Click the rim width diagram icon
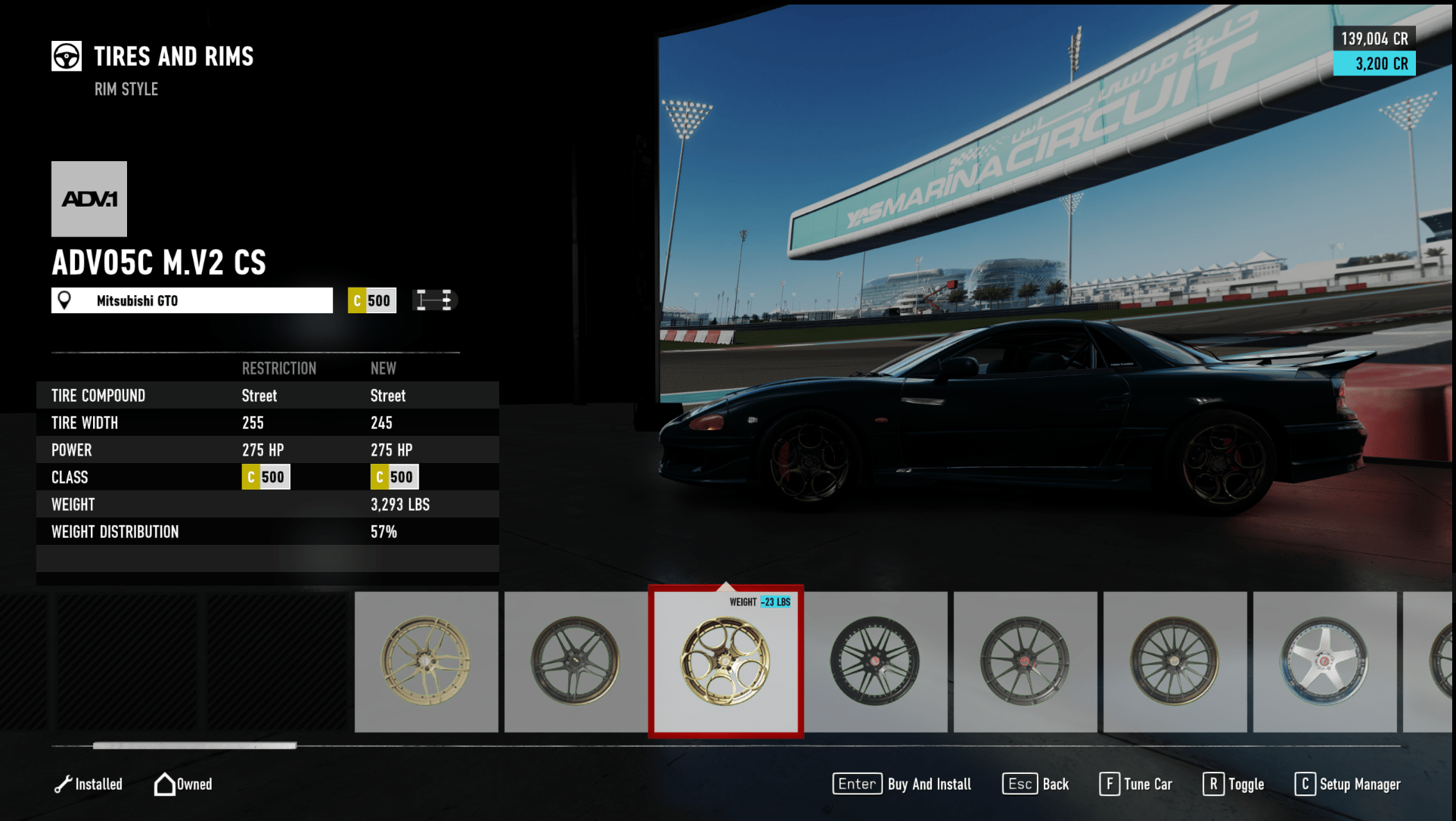Screen dimensions: 1456x821 click(436, 300)
